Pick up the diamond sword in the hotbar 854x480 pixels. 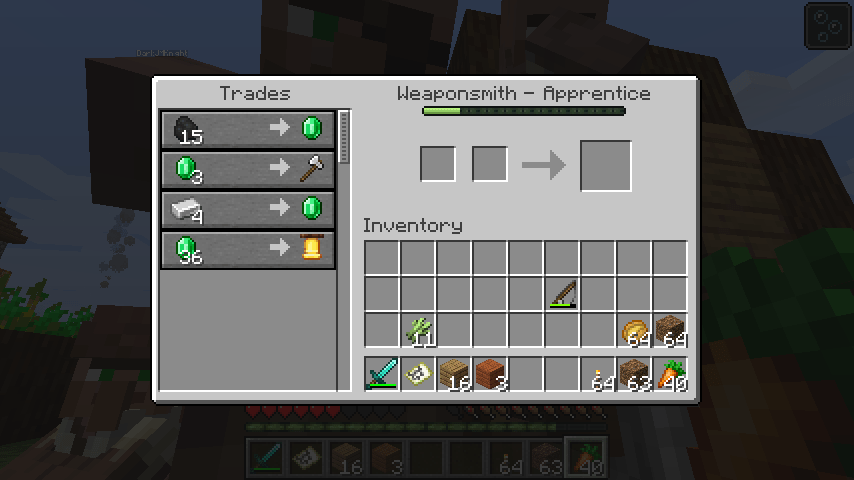(x=382, y=374)
